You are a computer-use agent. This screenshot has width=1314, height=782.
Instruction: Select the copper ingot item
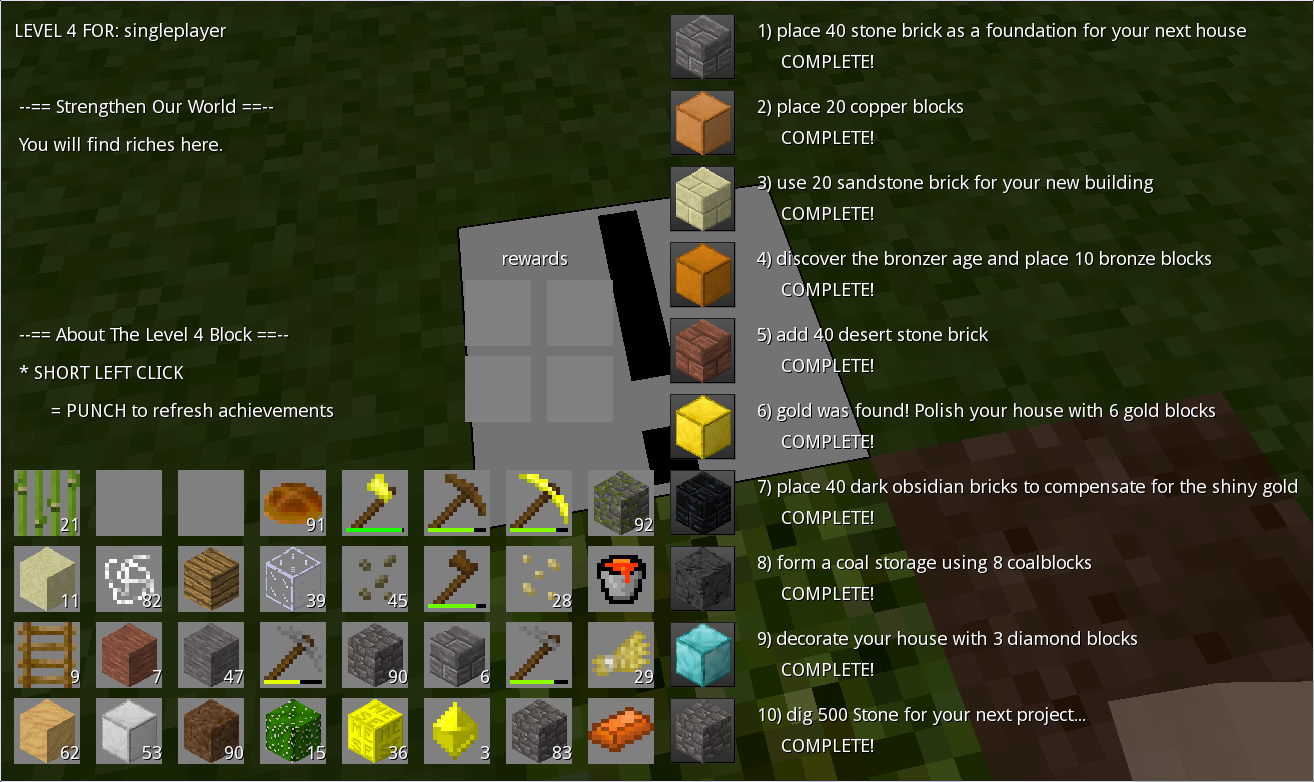tap(621, 731)
